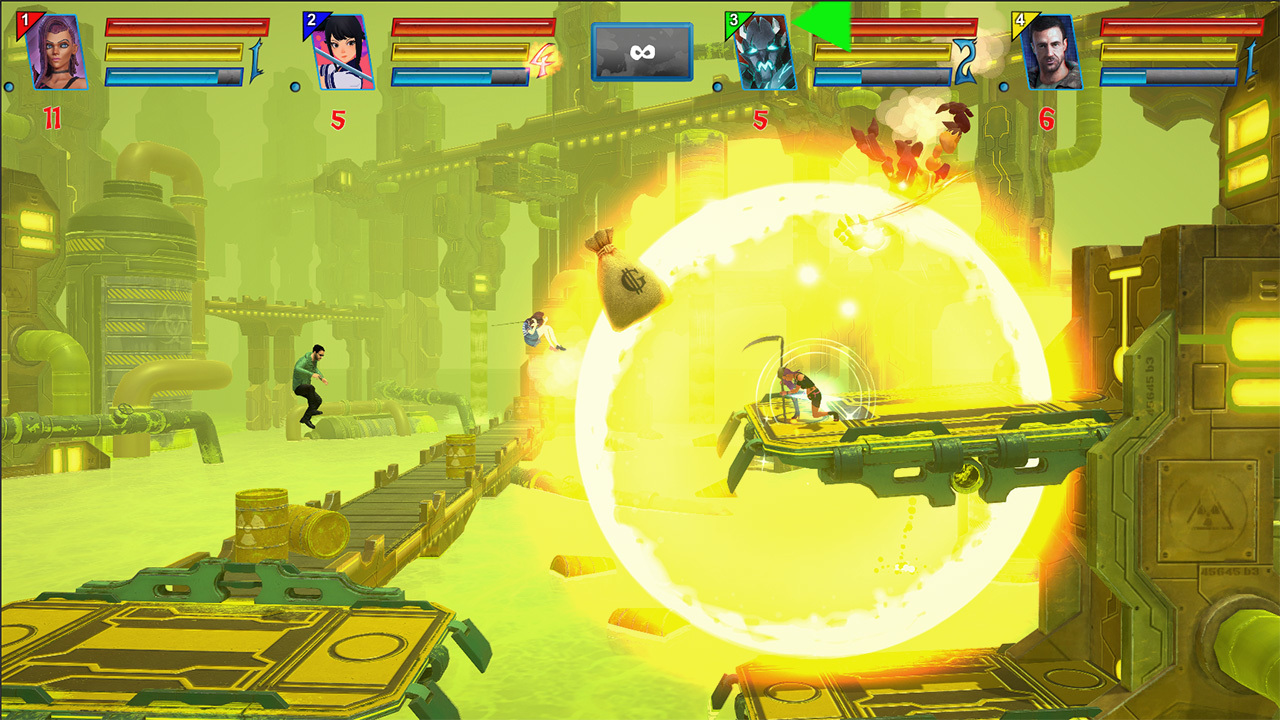Click player 1's purple-haired woman portrait
1280x720 pixels.
[55, 52]
